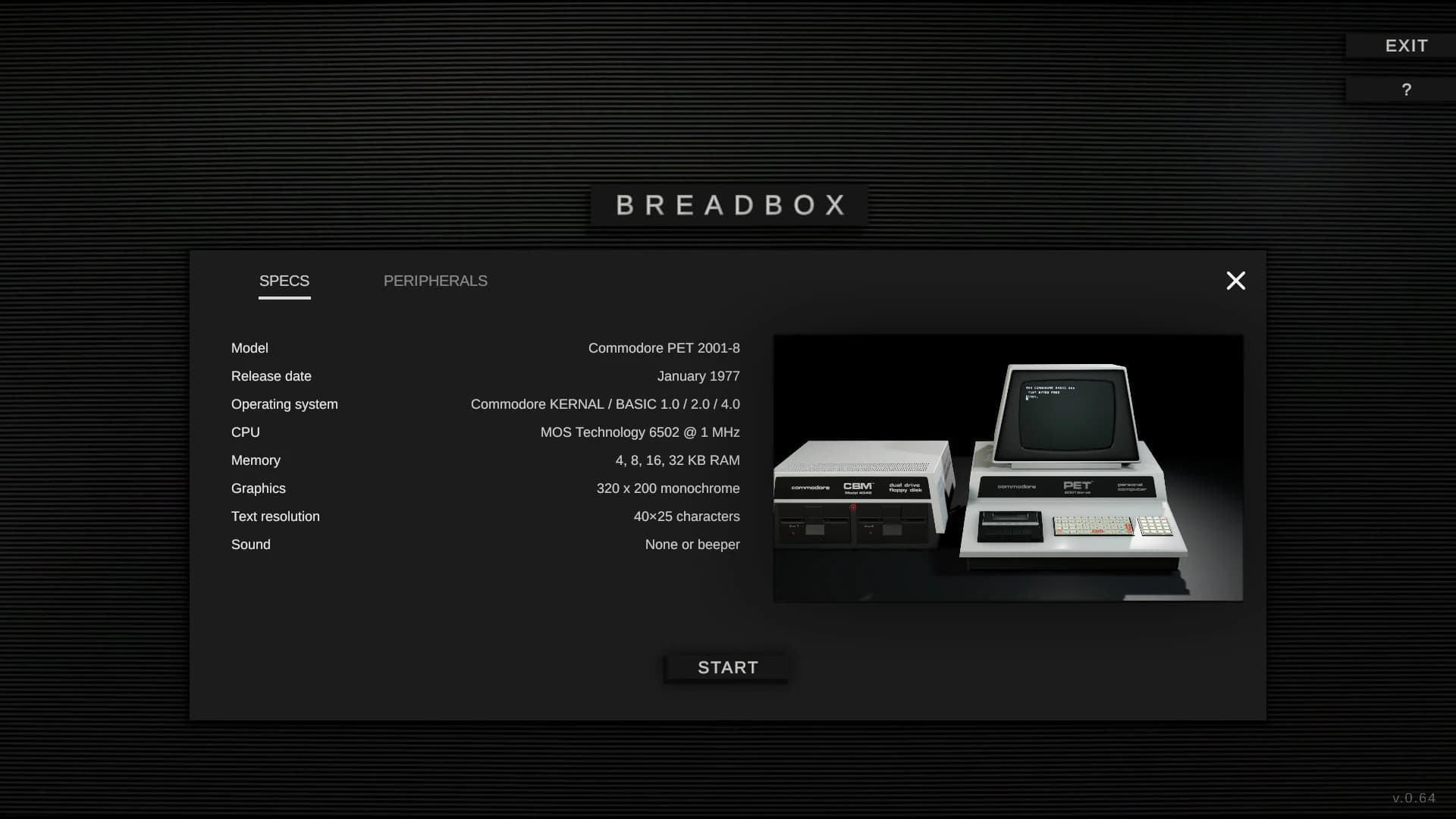Close the specs panel with the X
Viewport: 1456px width, 819px height.
point(1236,281)
